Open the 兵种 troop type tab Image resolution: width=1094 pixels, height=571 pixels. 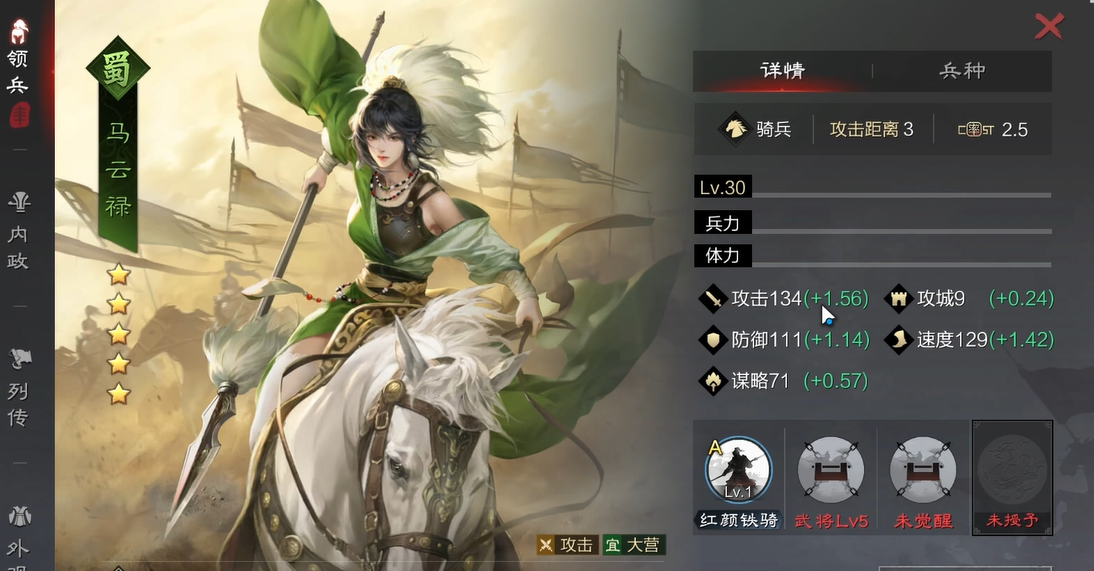(x=962, y=71)
